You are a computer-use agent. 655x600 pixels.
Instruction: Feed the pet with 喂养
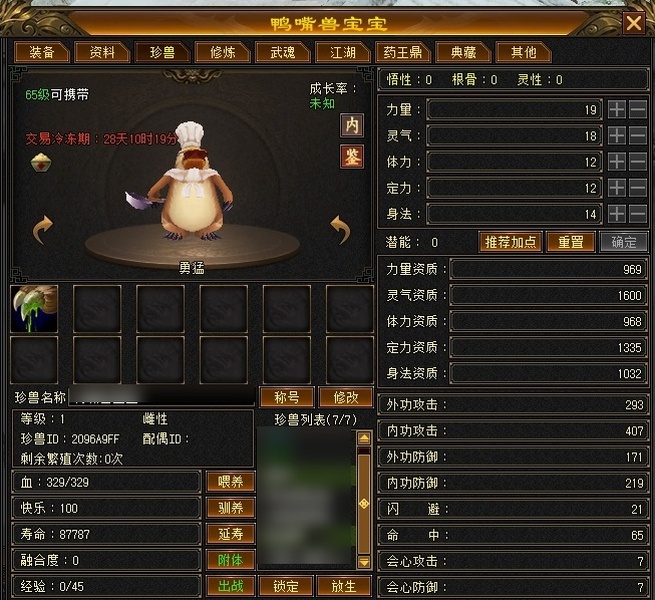[x=230, y=482]
